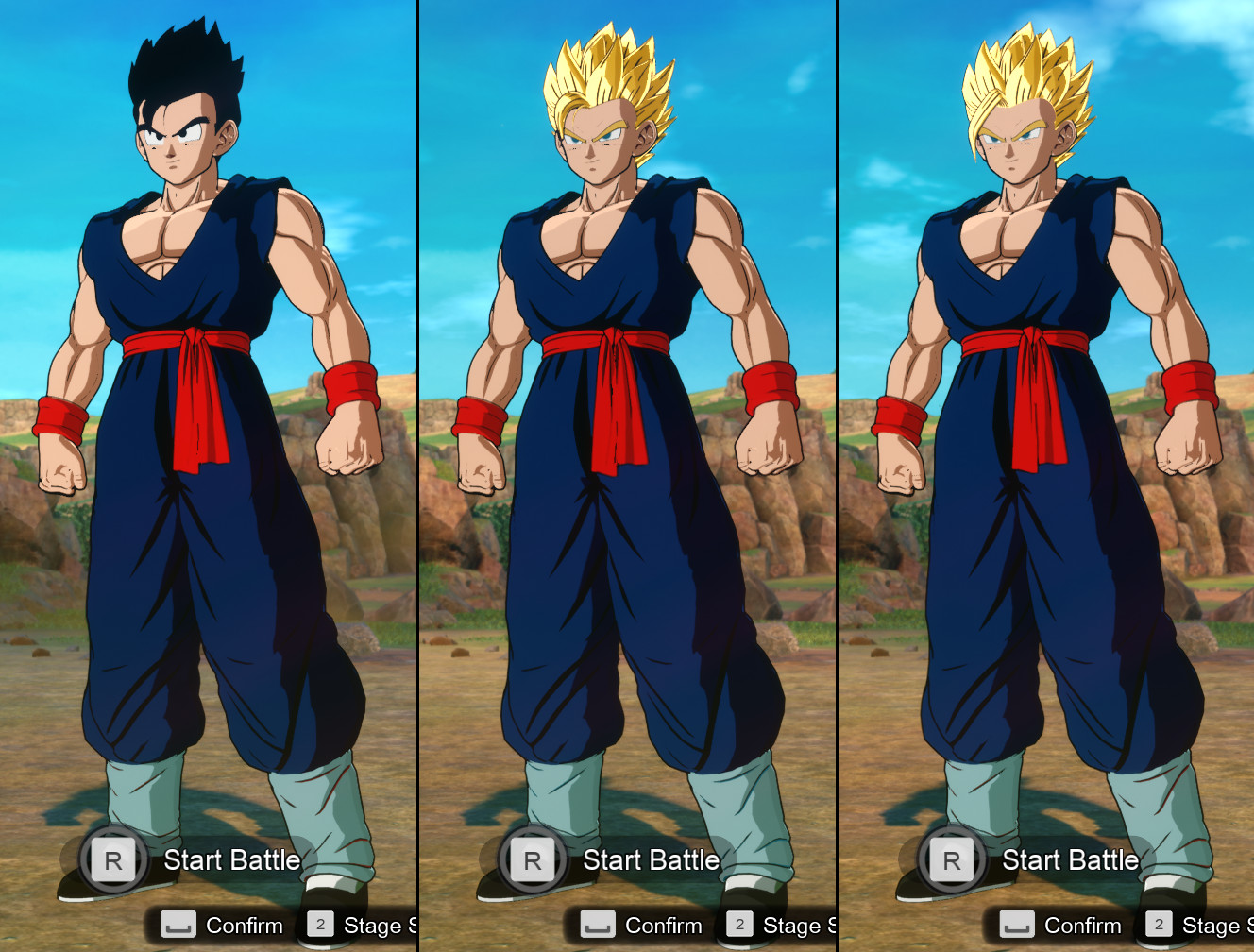1254x952 pixels.
Task: Select the spacebar Confirm icon, left panel
Action: (x=179, y=925)
